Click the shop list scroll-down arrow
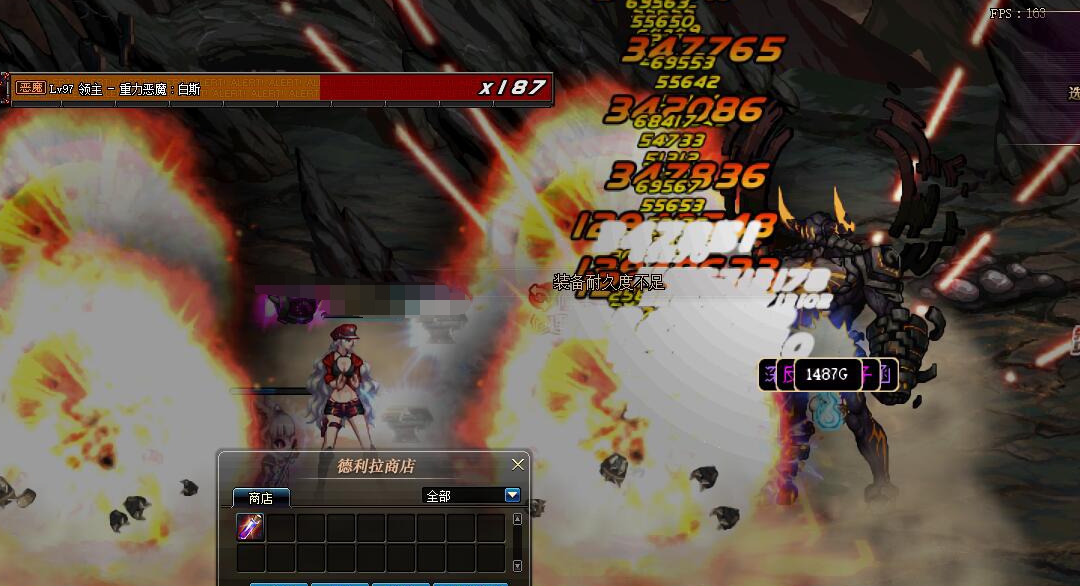 coord(517,566)
